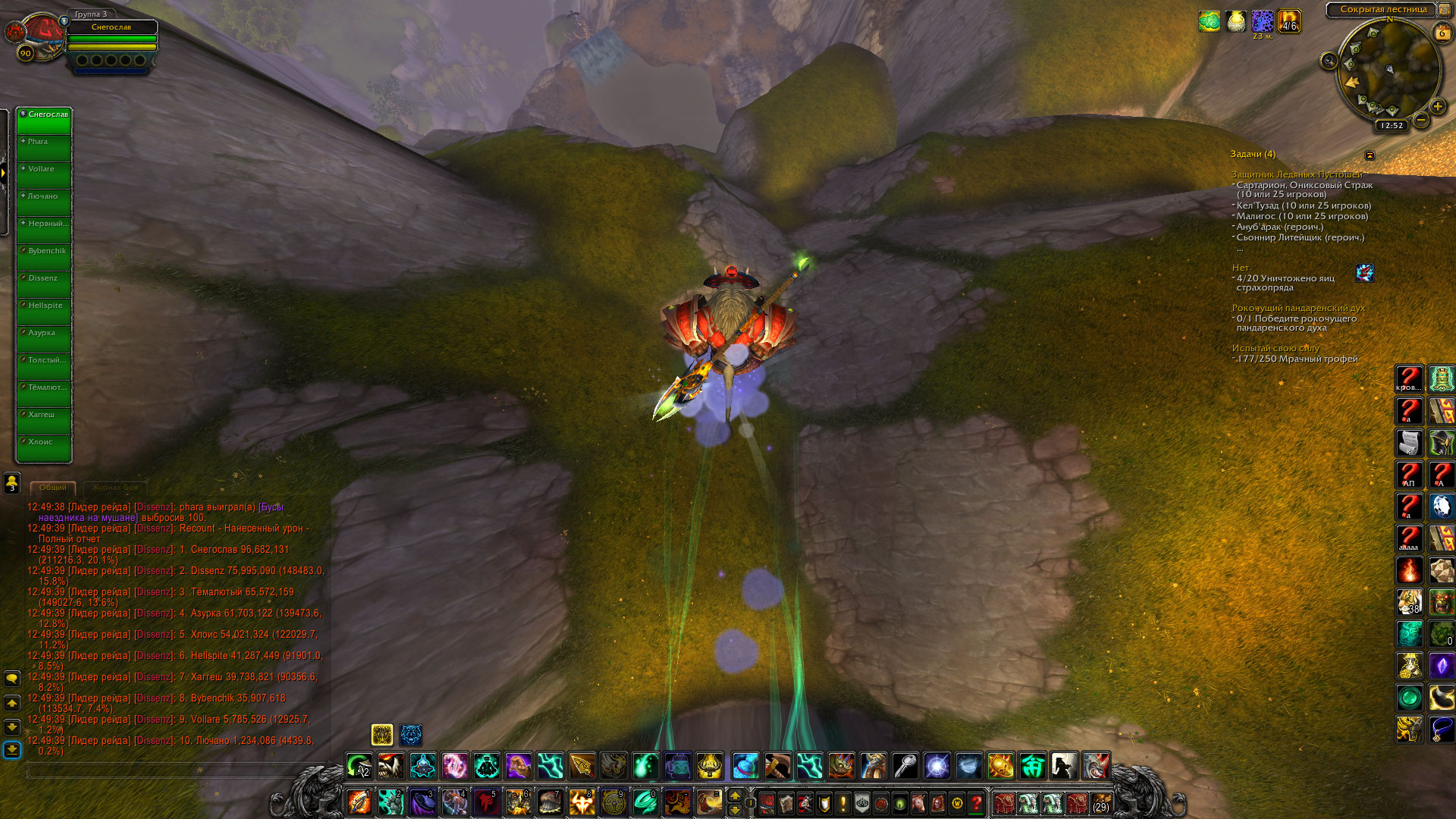The image size is (1456, 819).
Task: Open the calendar button showing 6
Action: tap(1442, 33)
